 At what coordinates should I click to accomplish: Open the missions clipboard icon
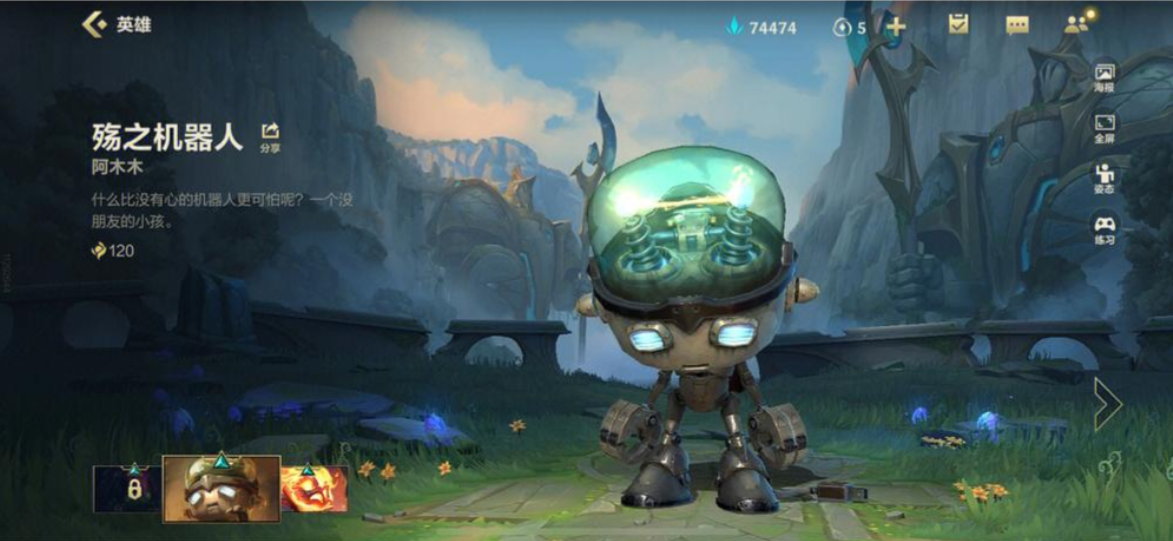tap(958, 26)
